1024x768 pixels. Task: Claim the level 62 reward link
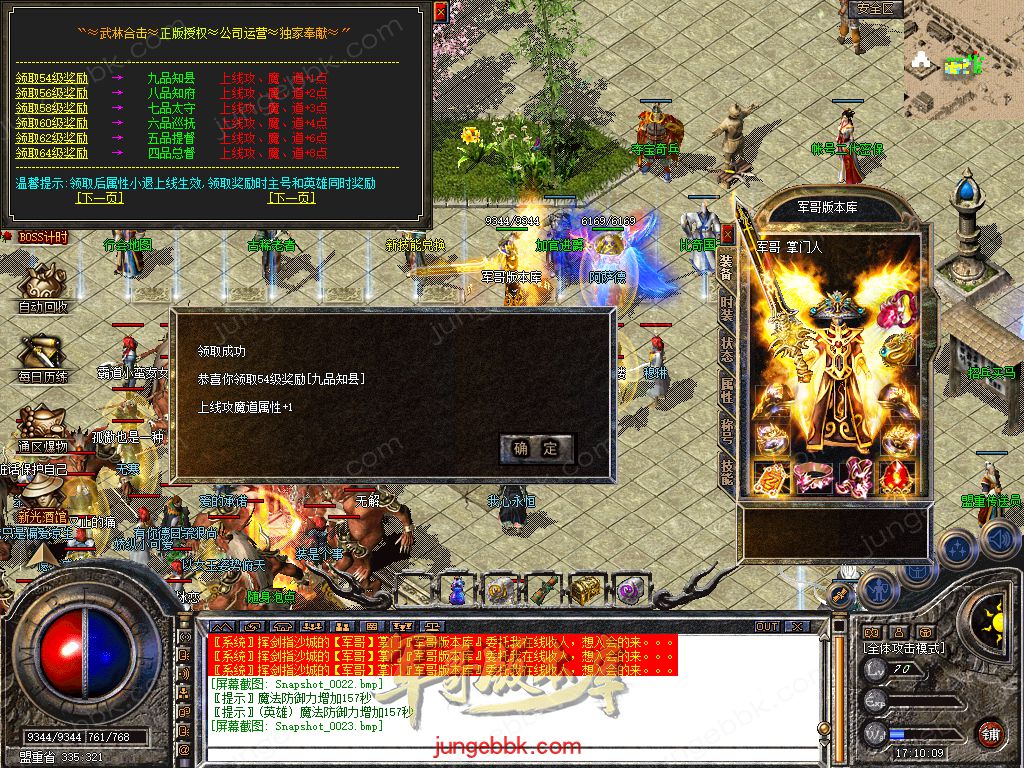(x=52, y=138)
